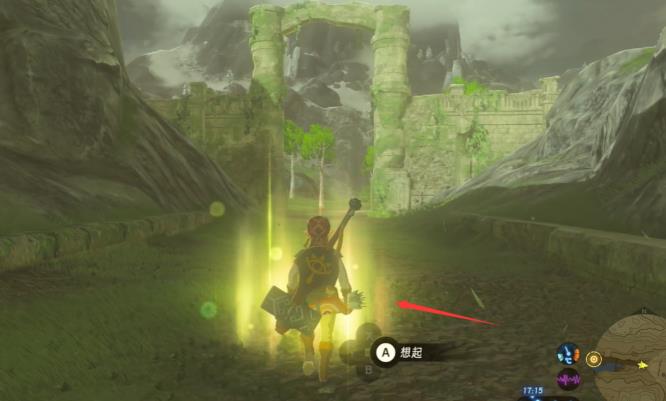
Task: Check the temperature gauge icon
Action: [x=568, y=355]
